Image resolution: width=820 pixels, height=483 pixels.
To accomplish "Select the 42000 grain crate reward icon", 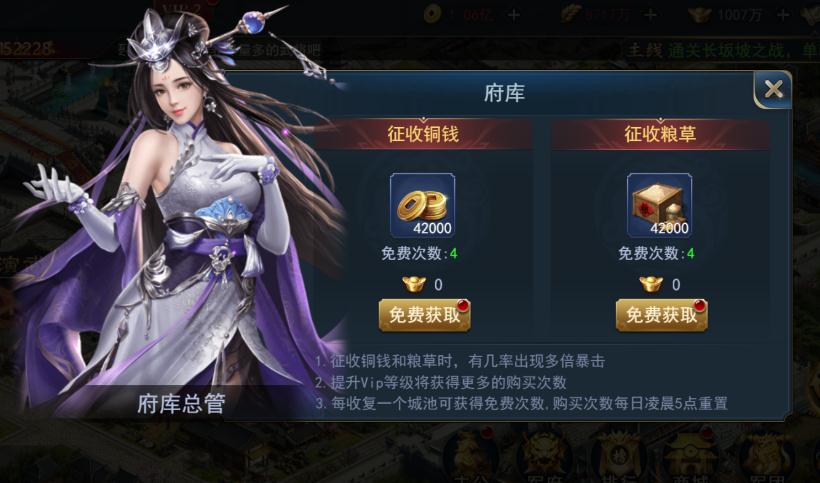I will [660, 204].
